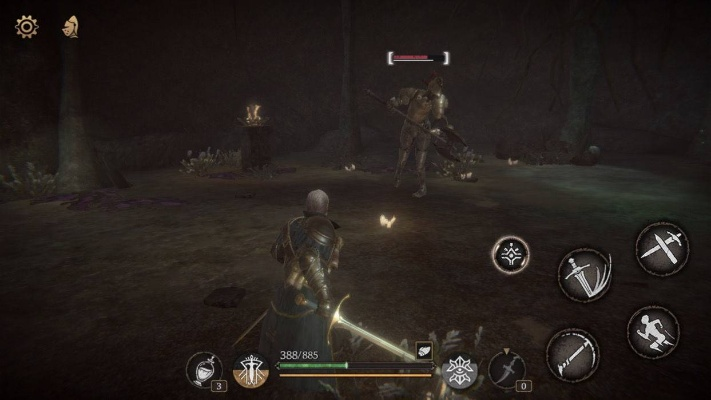Use the healing flask with 3 charges
The width and height of the screenshot is (711, 400).
point(203,370)
